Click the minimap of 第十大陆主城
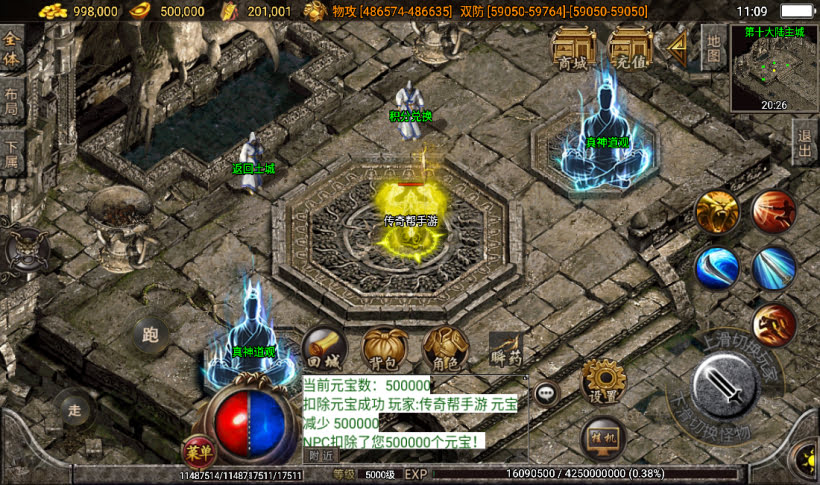 tap(773, 67)
